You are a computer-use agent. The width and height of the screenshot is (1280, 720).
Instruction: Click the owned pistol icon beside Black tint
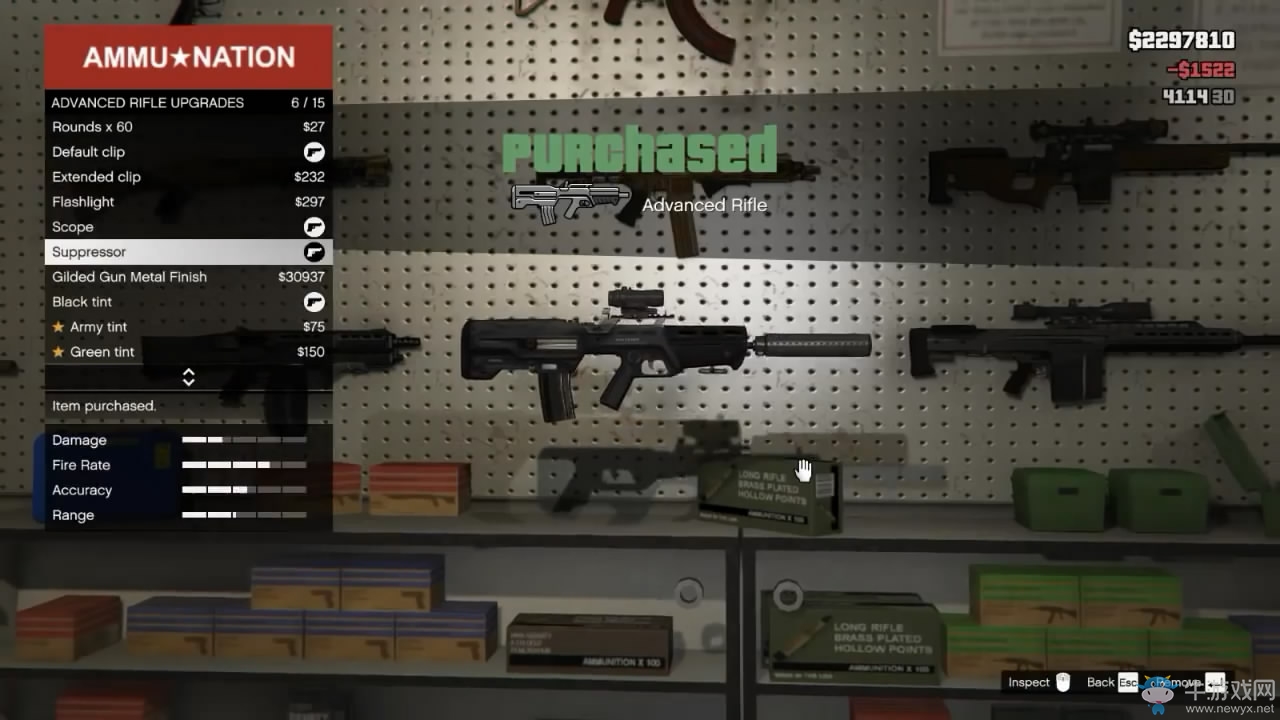pos(314,302)
